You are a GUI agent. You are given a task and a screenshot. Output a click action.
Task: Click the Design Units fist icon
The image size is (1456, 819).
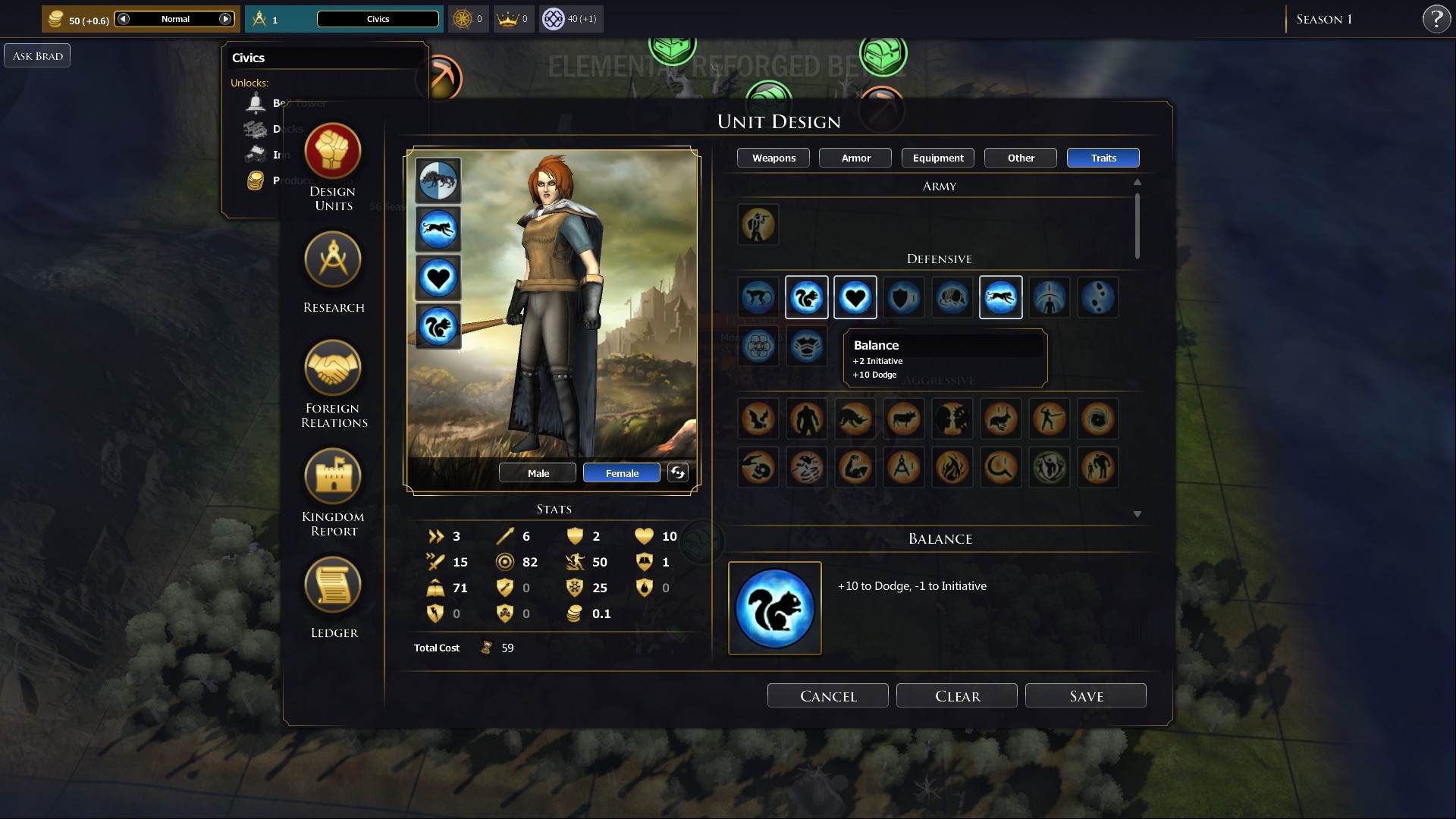[333, 152]
